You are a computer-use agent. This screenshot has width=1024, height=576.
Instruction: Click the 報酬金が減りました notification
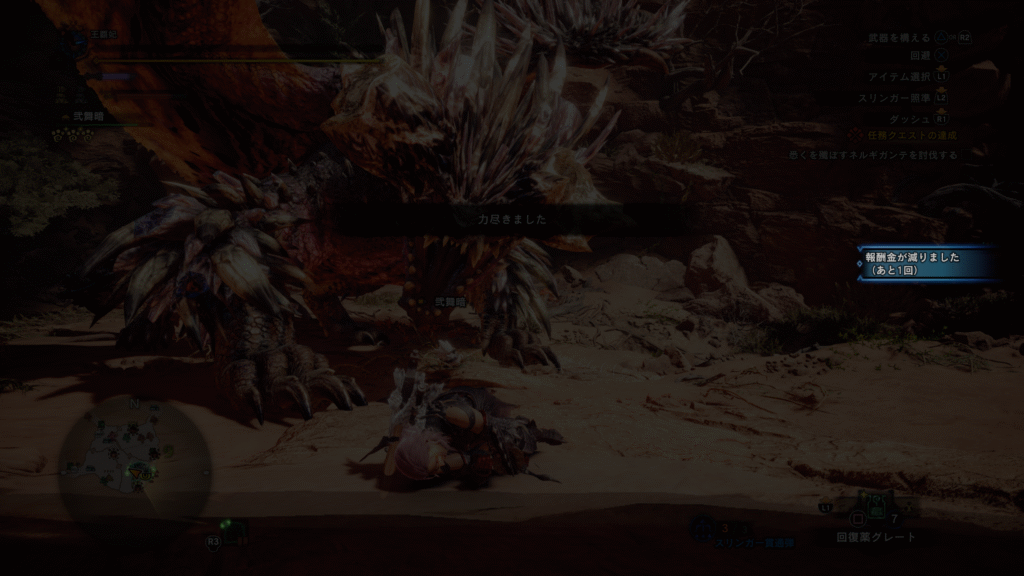coord(926,263)
